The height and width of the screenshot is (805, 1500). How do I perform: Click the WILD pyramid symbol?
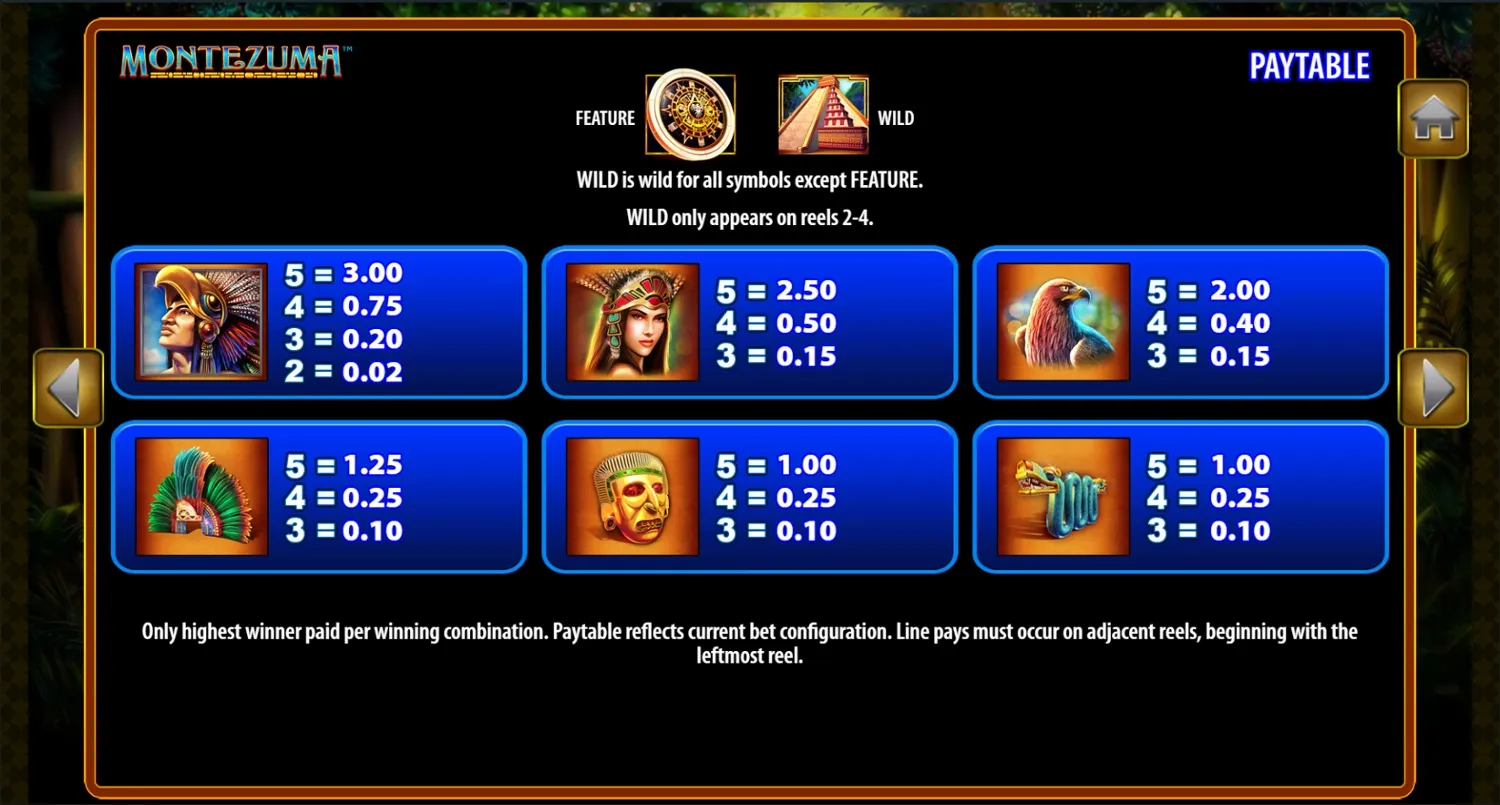[822, 115]
